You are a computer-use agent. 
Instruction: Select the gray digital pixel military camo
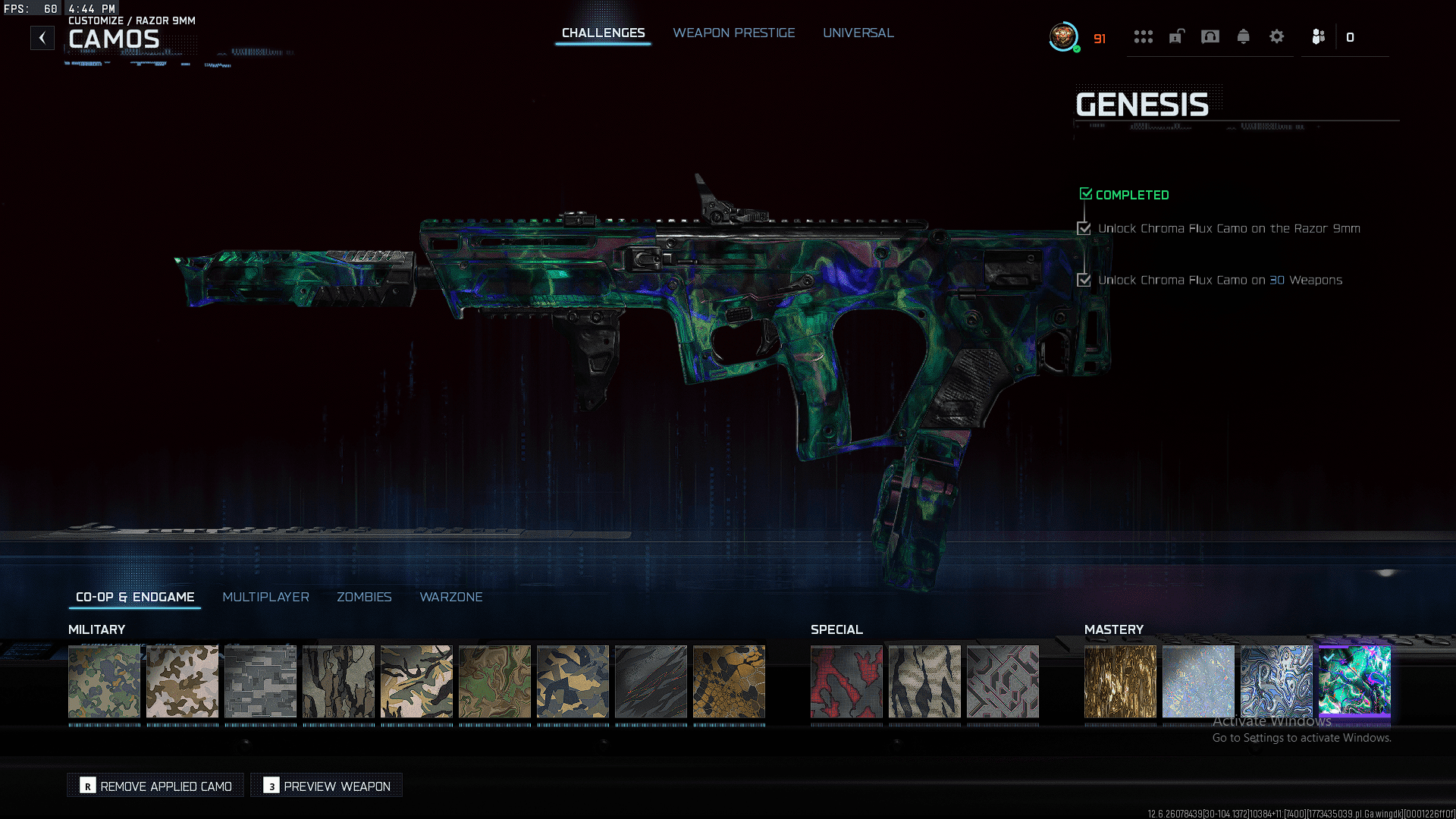[x=260, y=681]
